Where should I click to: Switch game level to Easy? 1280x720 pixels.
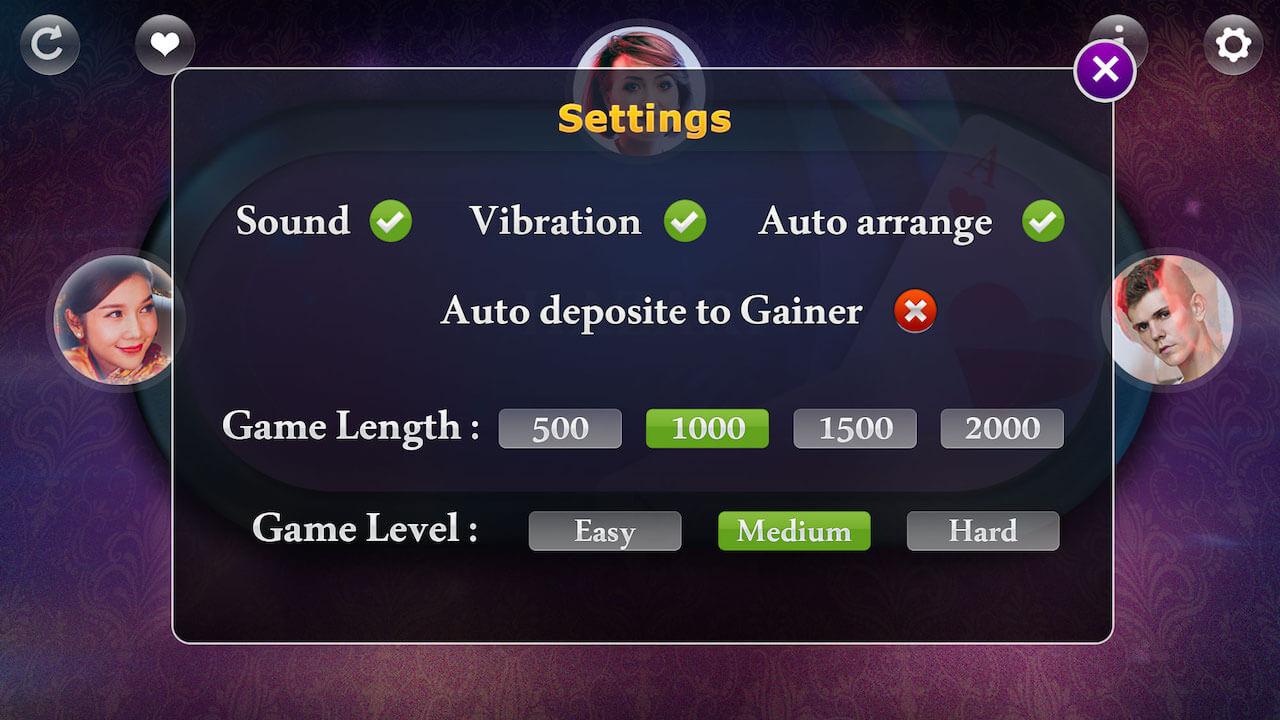[x=604, y=531]
